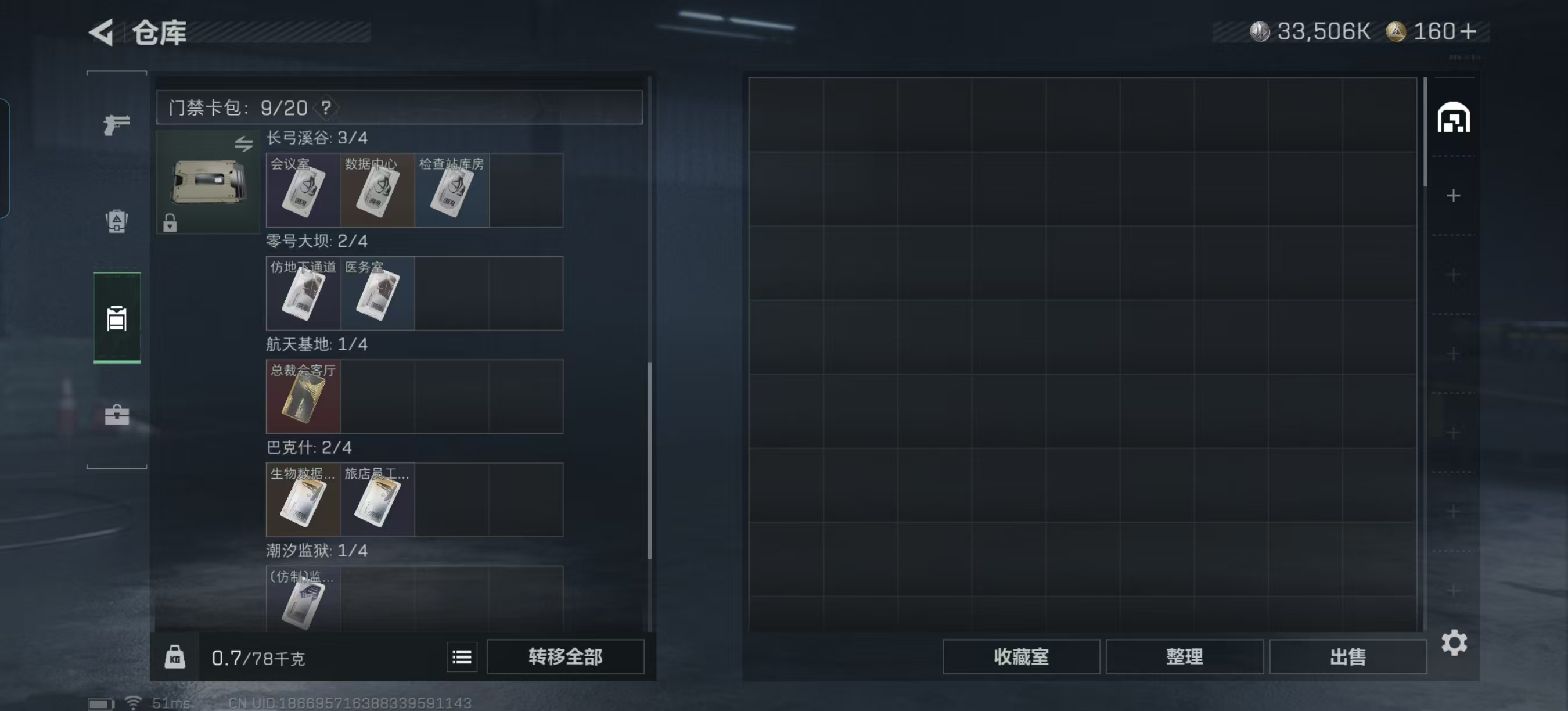Select the 总裁会客厅 keycard thumbnail
The height and width of the screenshot is (711, 1568).
pyautogui.click(x=303, y=396)
